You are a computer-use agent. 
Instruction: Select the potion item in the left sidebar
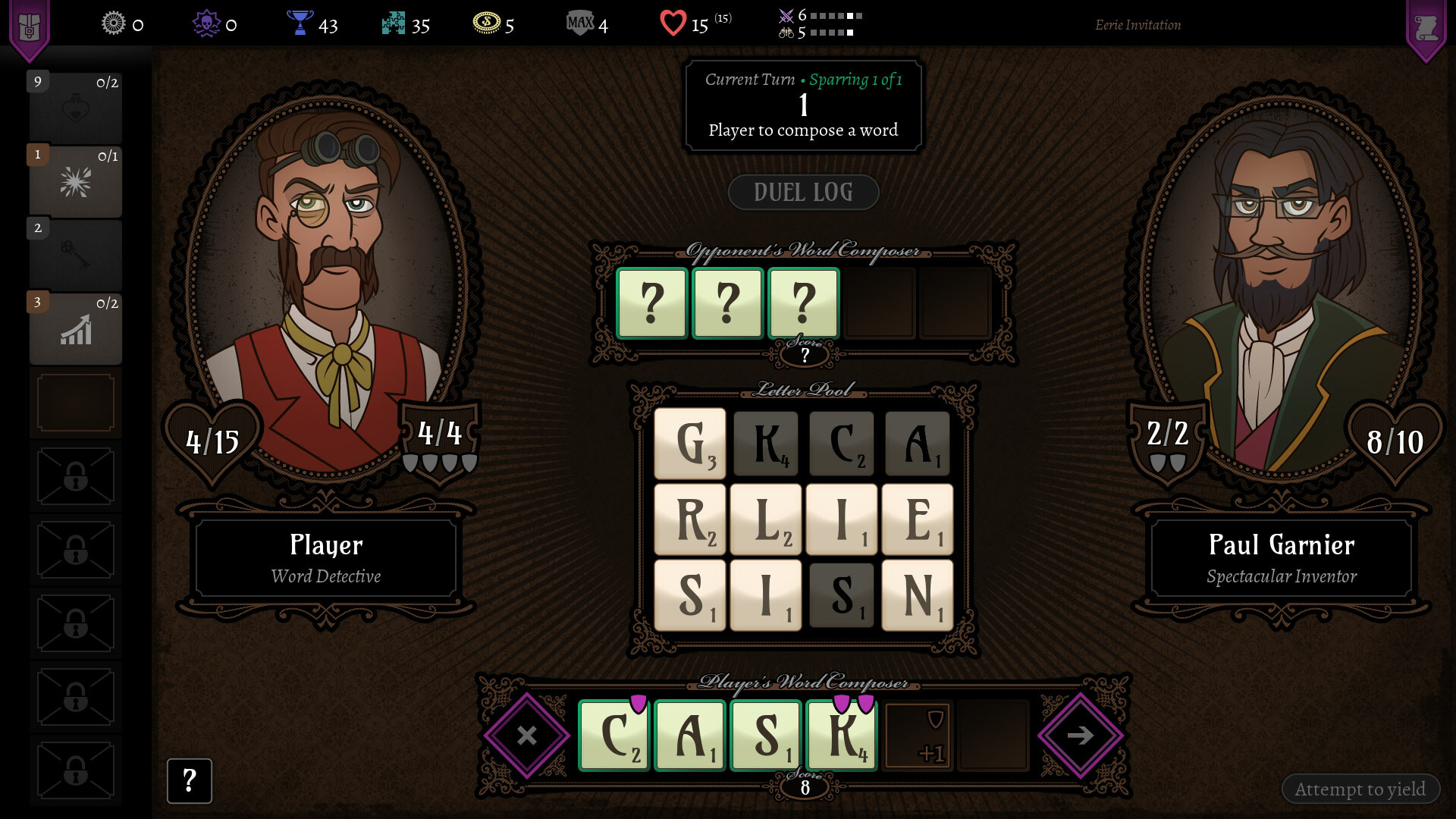tap(75, 106)
